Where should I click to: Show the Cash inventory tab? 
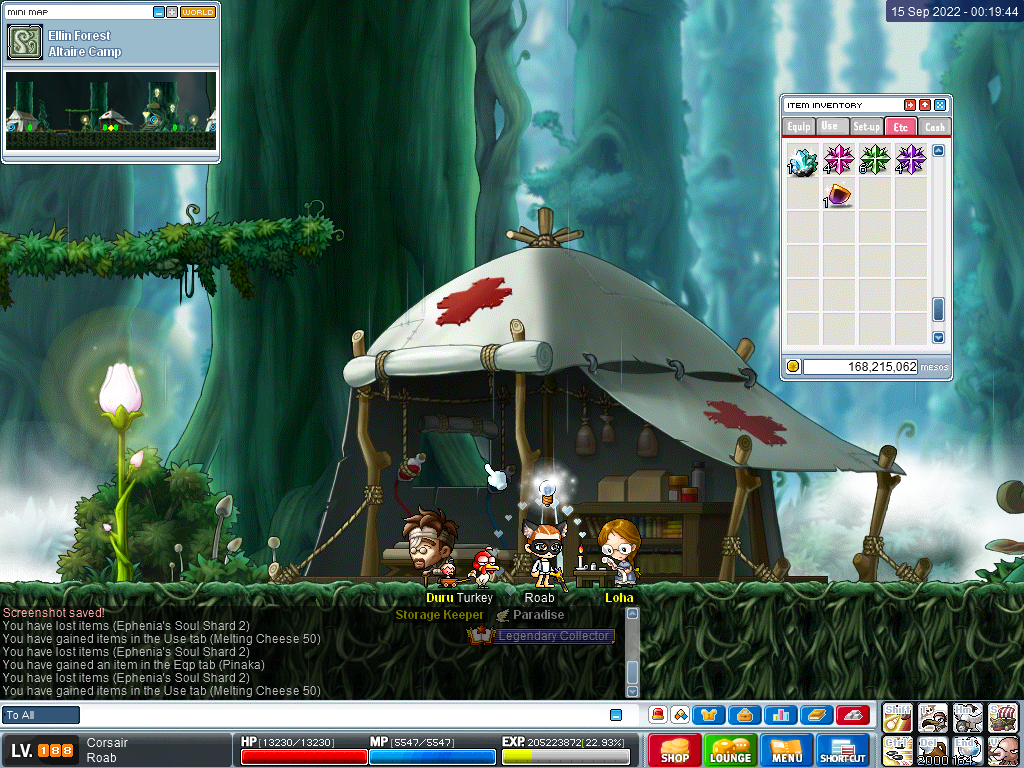[x=934, y=127]
